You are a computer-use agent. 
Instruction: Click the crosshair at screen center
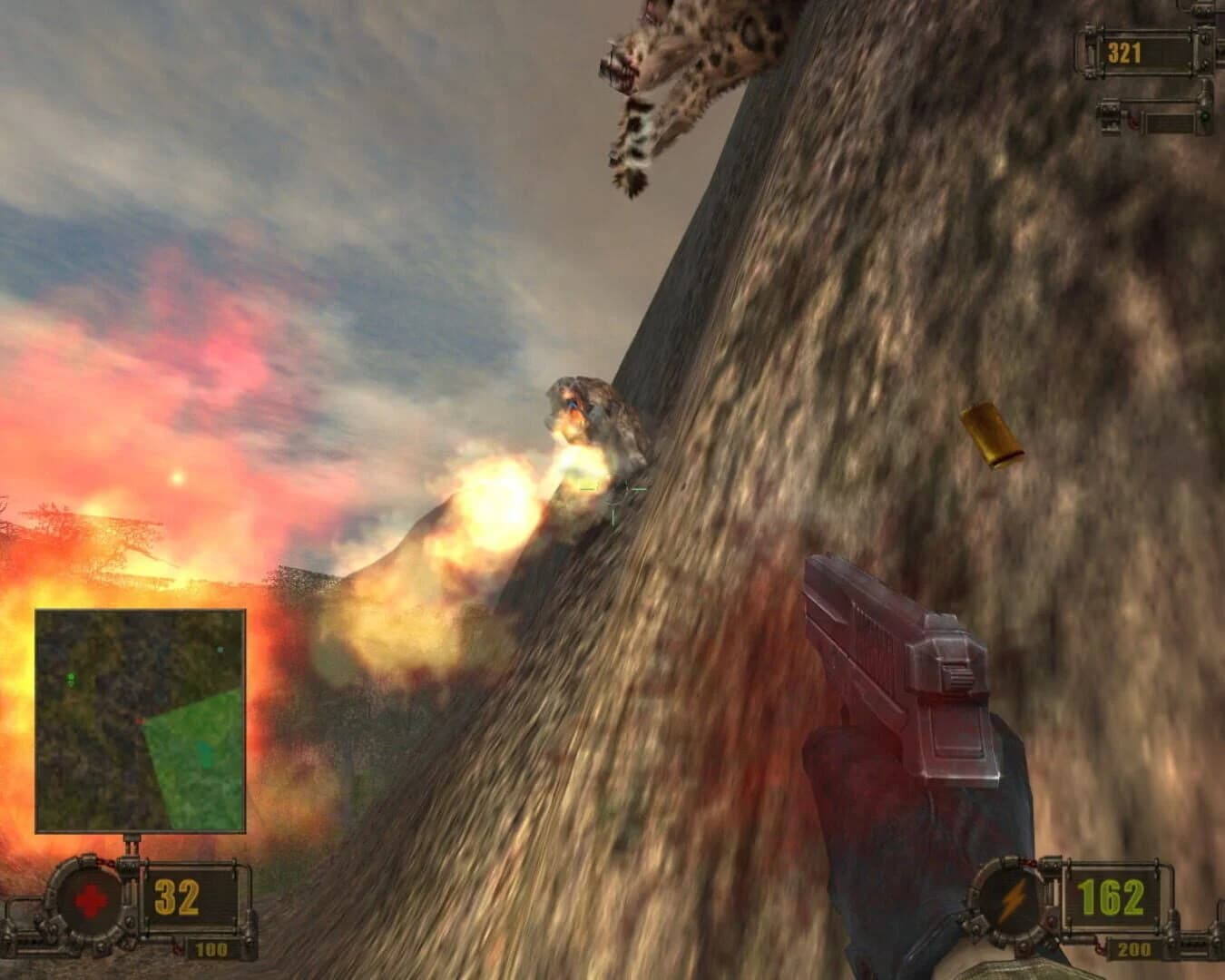(615, 492)
